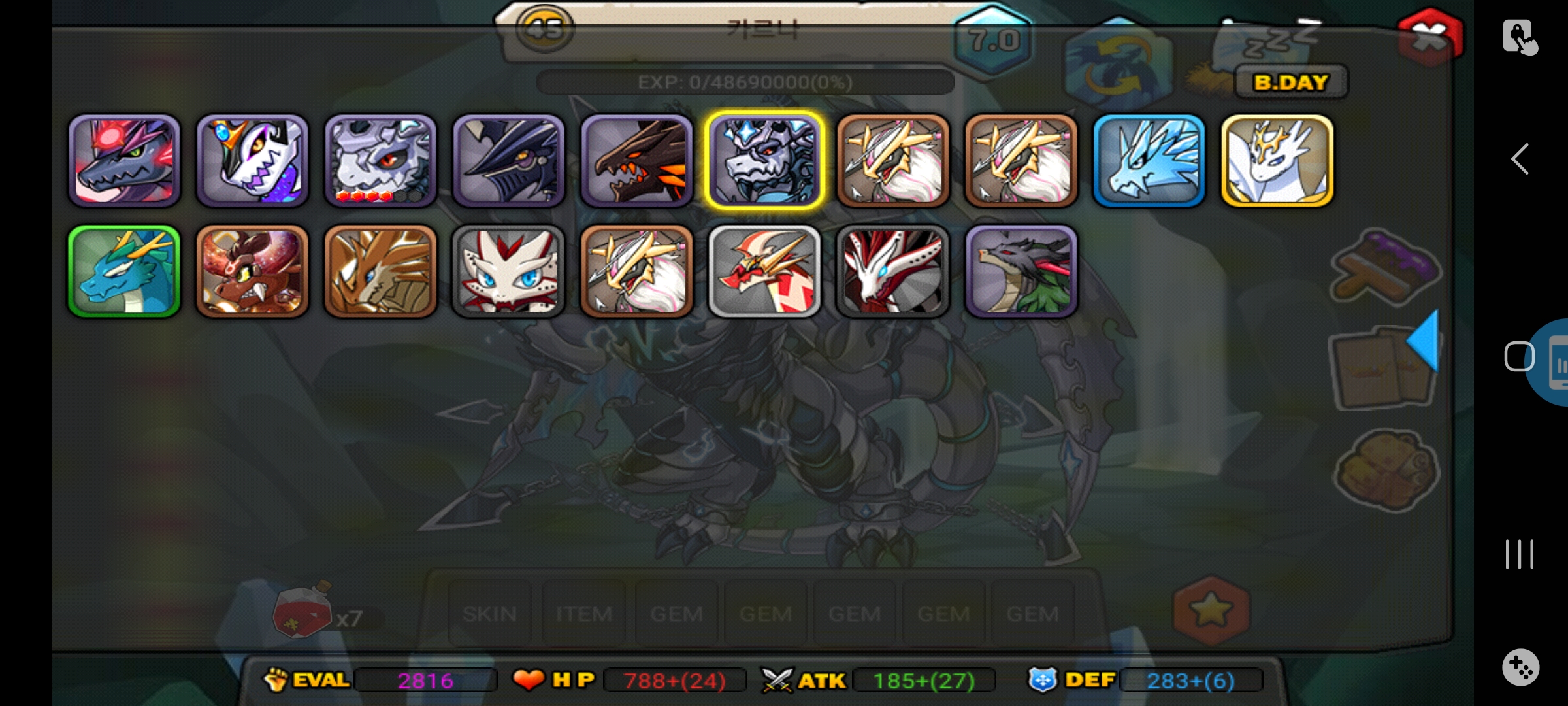Click the blue left-pointing arrow
This screenshot has height=706, width=1568.
pyautogui.click(x=1424, y=341)
